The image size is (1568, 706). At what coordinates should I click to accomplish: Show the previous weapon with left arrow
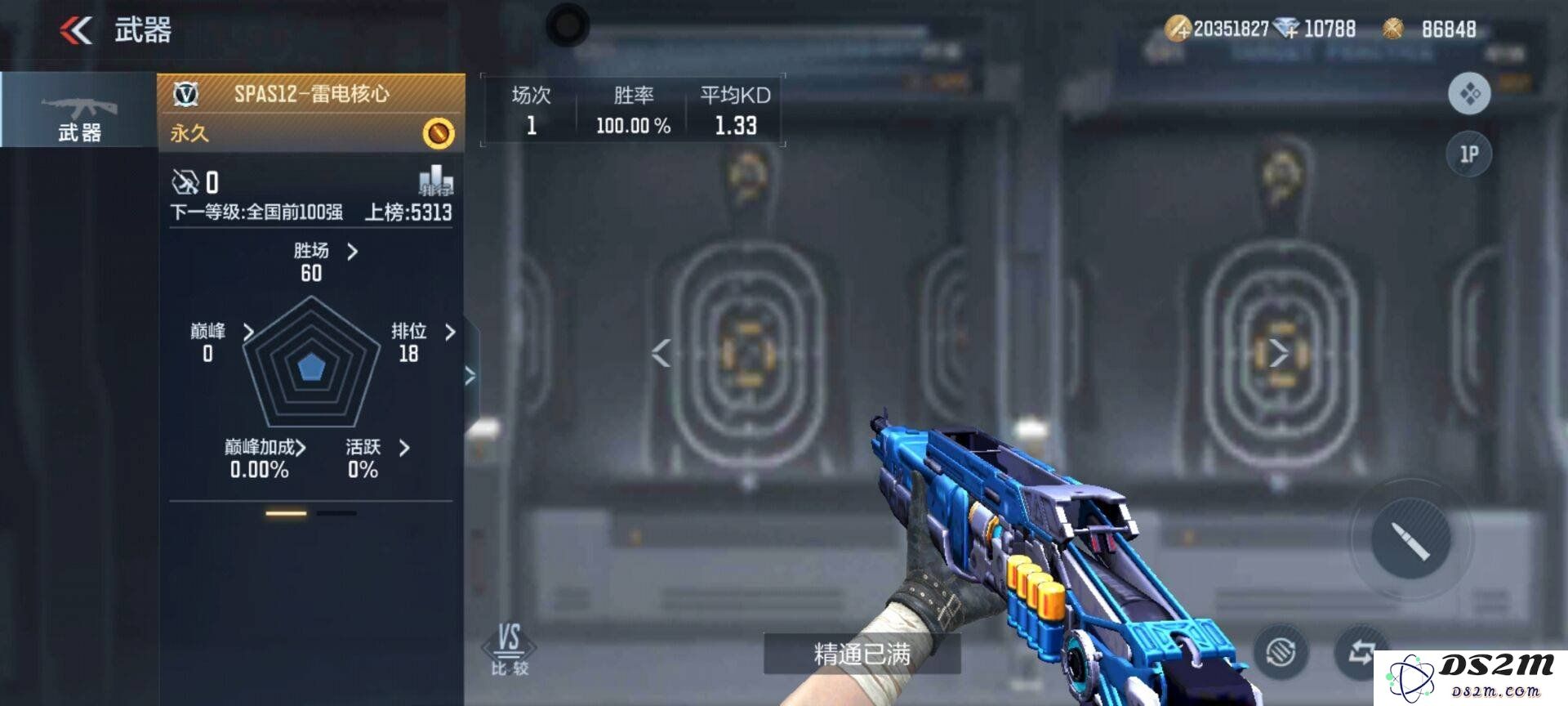click(661, 353)
